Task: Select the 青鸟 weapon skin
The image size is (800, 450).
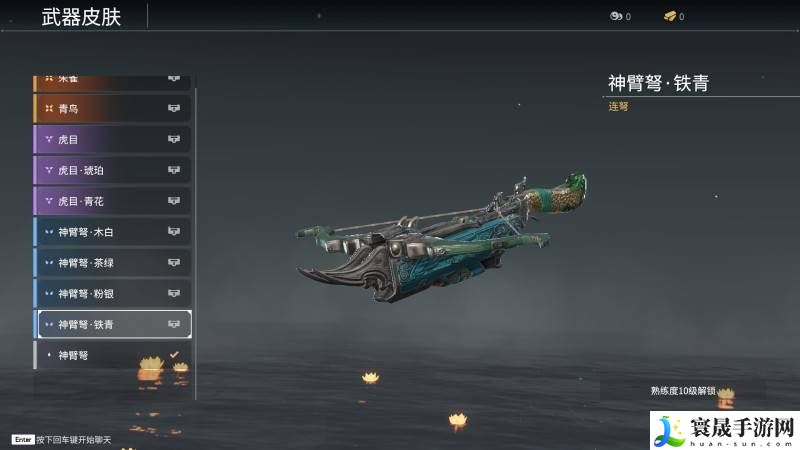Action: coord(112,108)
